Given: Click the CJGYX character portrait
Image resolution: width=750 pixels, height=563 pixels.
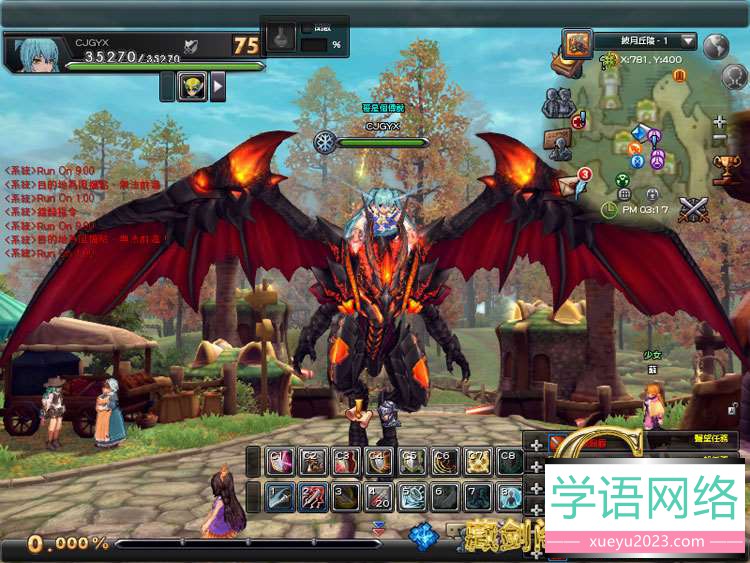Looking at the screenshot, I should [x=34, y=53].
